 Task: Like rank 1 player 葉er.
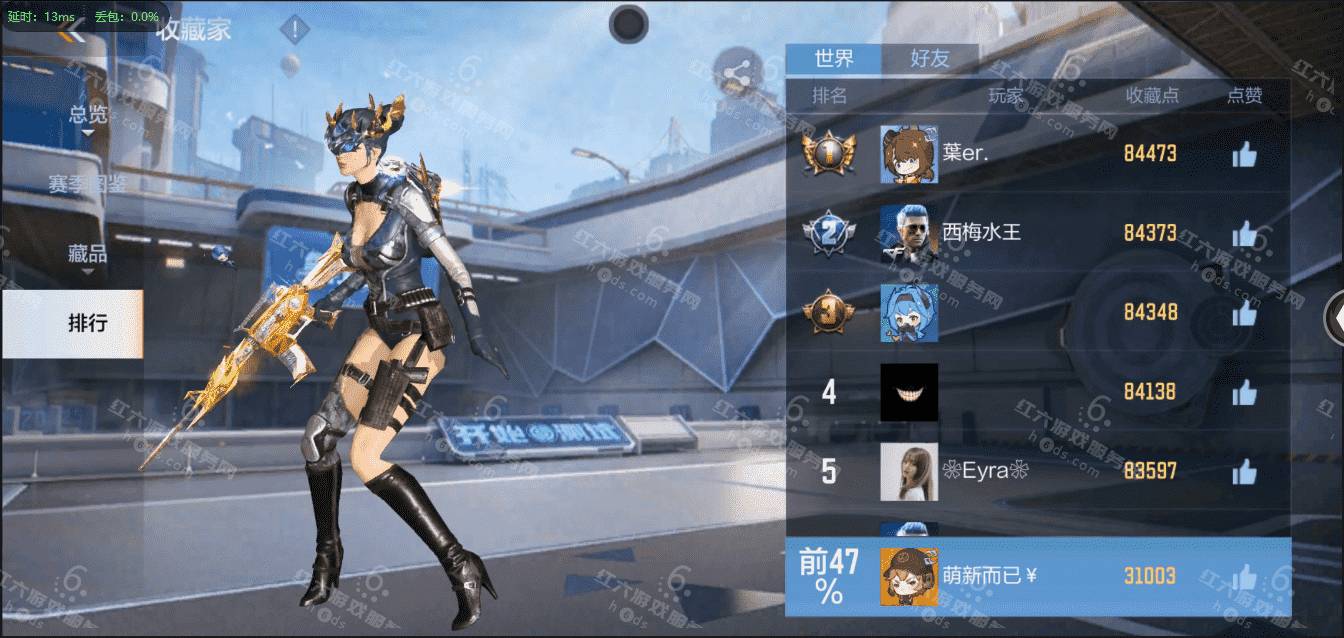point(1244,154)
